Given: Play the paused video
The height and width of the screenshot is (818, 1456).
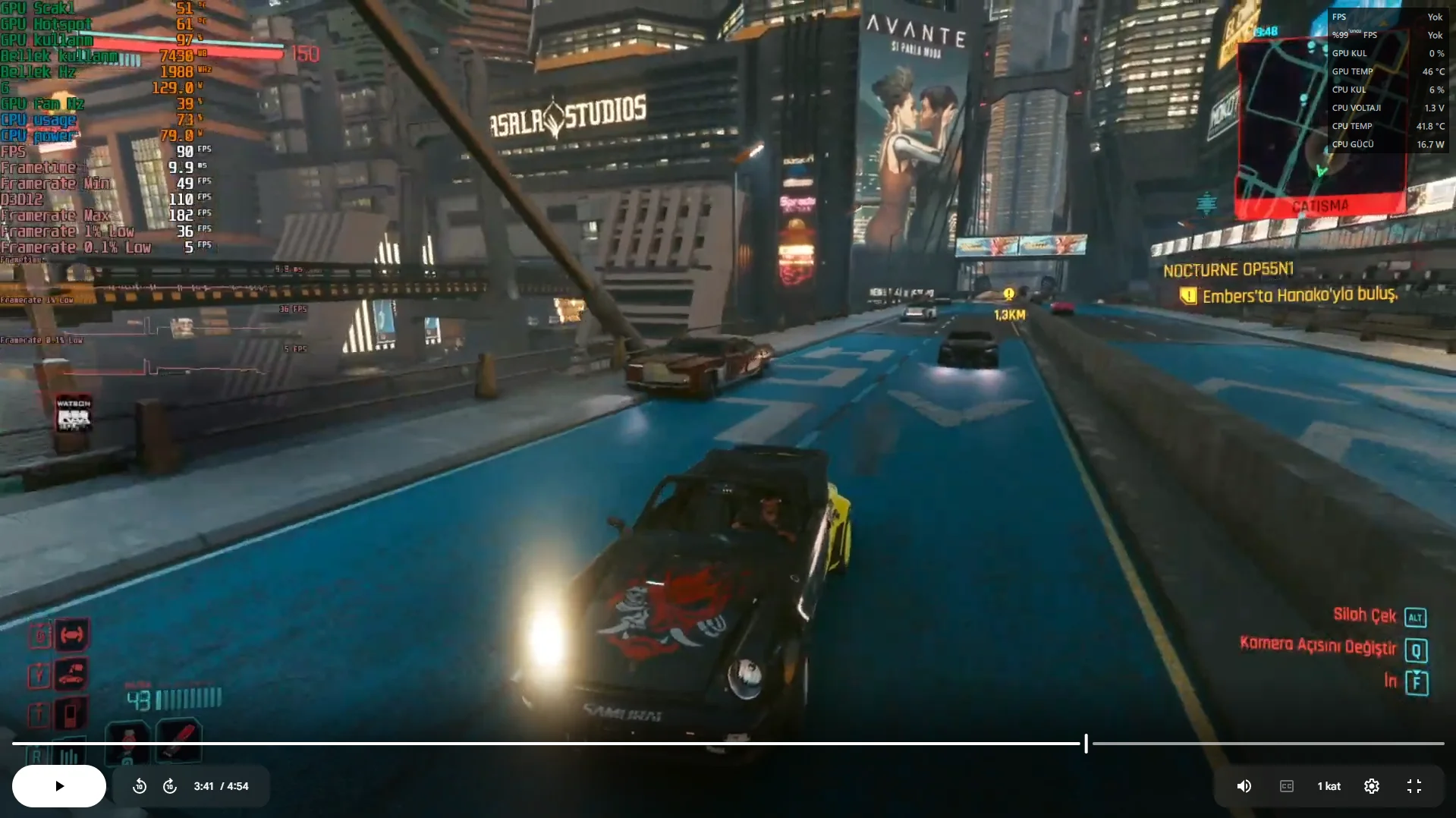Looking at the screenshot, I should [59, 786].
